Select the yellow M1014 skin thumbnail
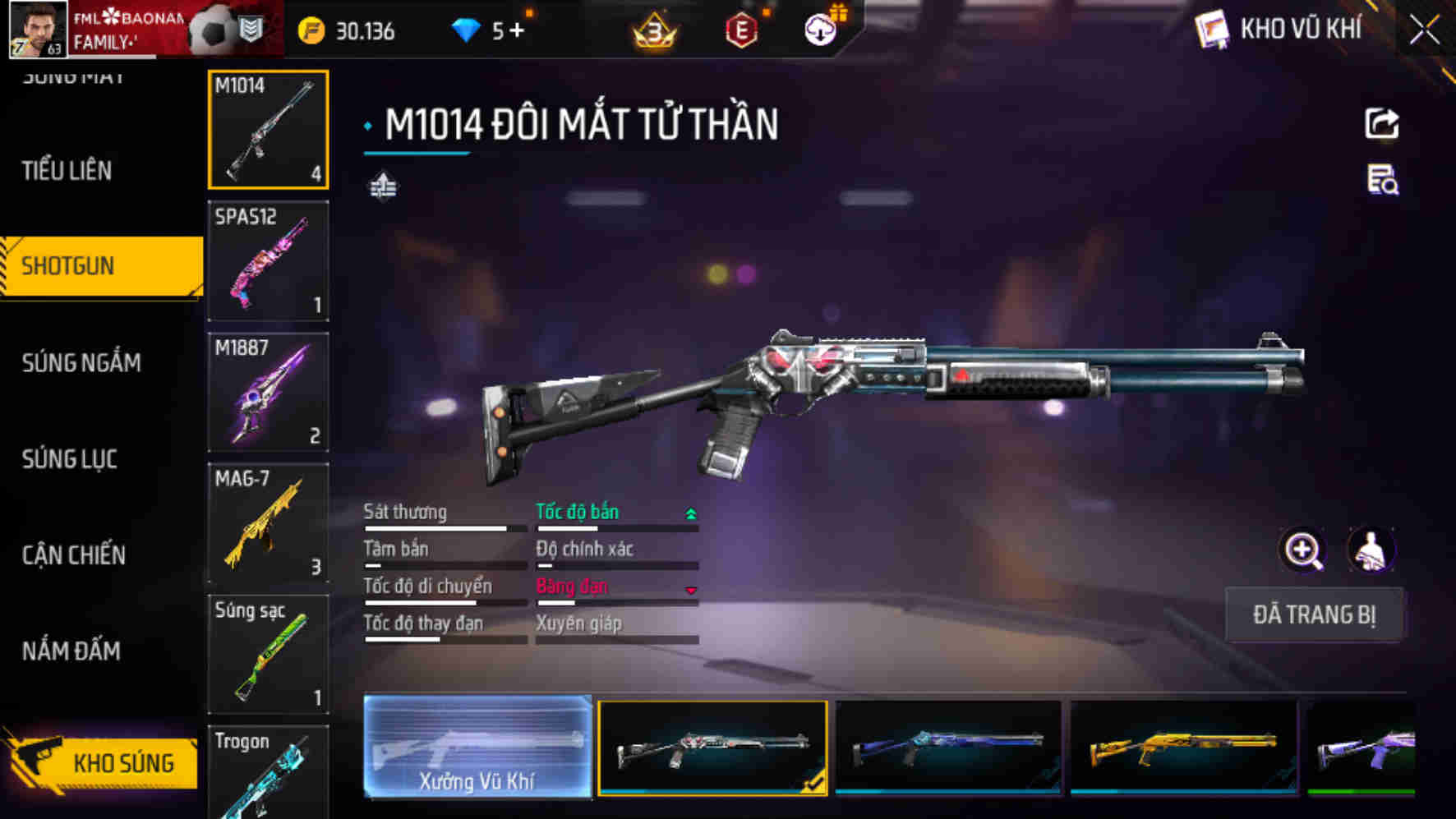1456x819 pixels. tap(1183, 747)
